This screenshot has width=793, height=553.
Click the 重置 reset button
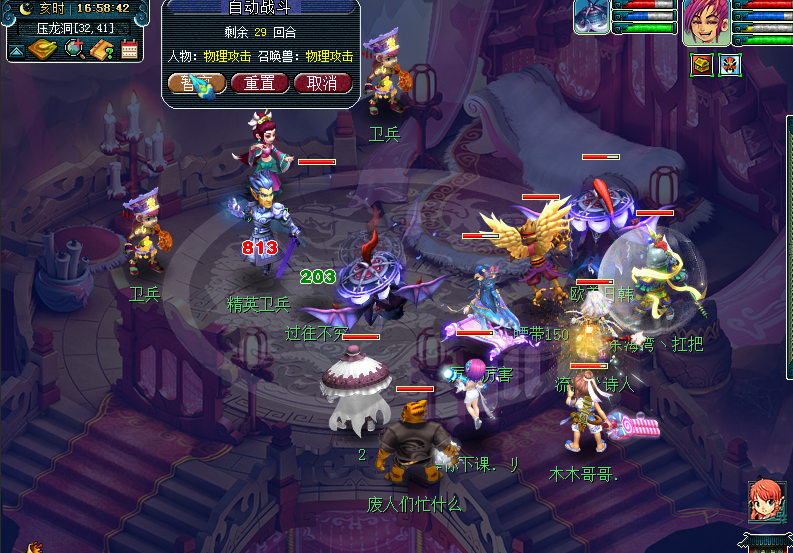pos(259,83)
